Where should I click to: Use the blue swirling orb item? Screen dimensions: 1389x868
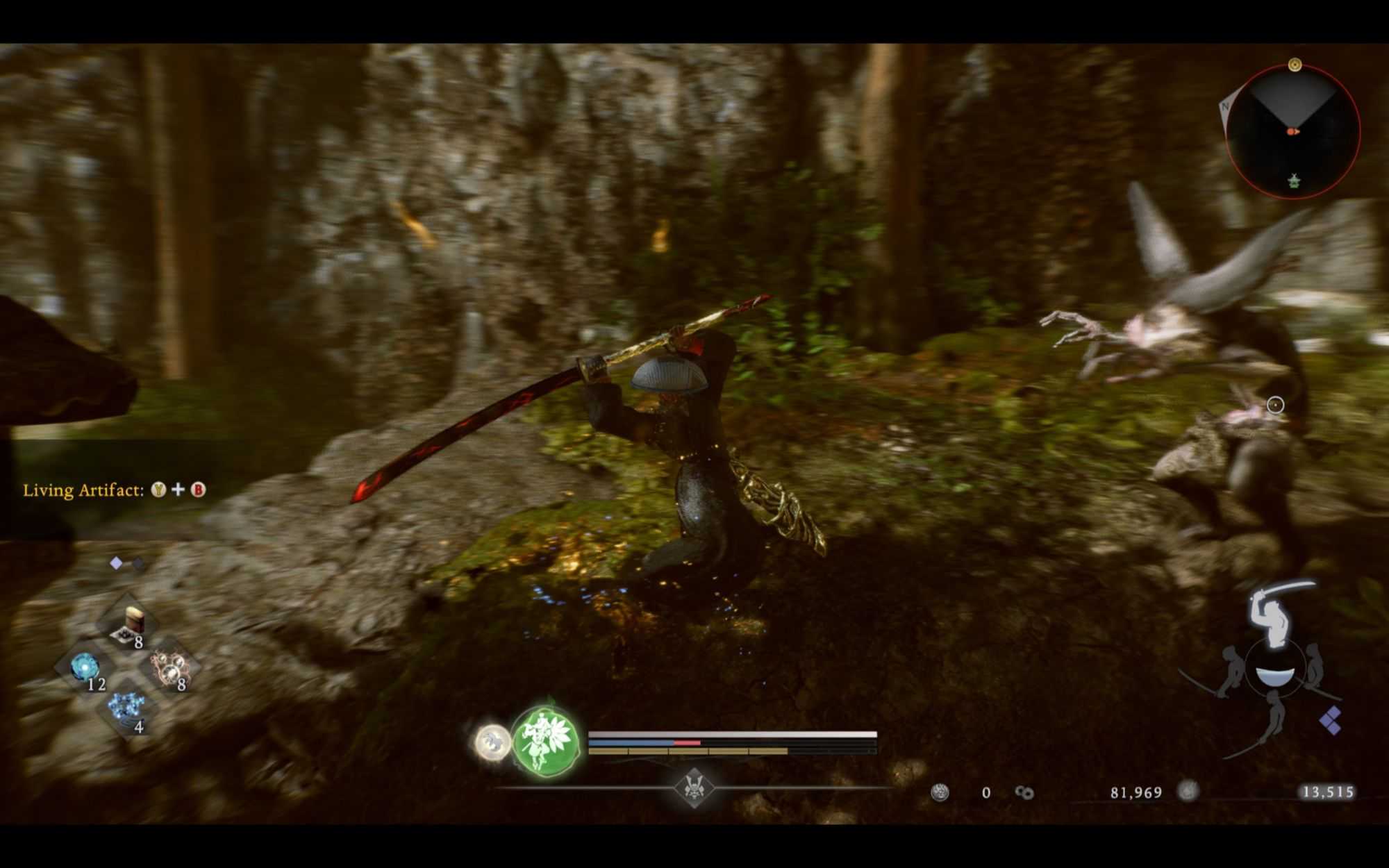pos(85,669)
